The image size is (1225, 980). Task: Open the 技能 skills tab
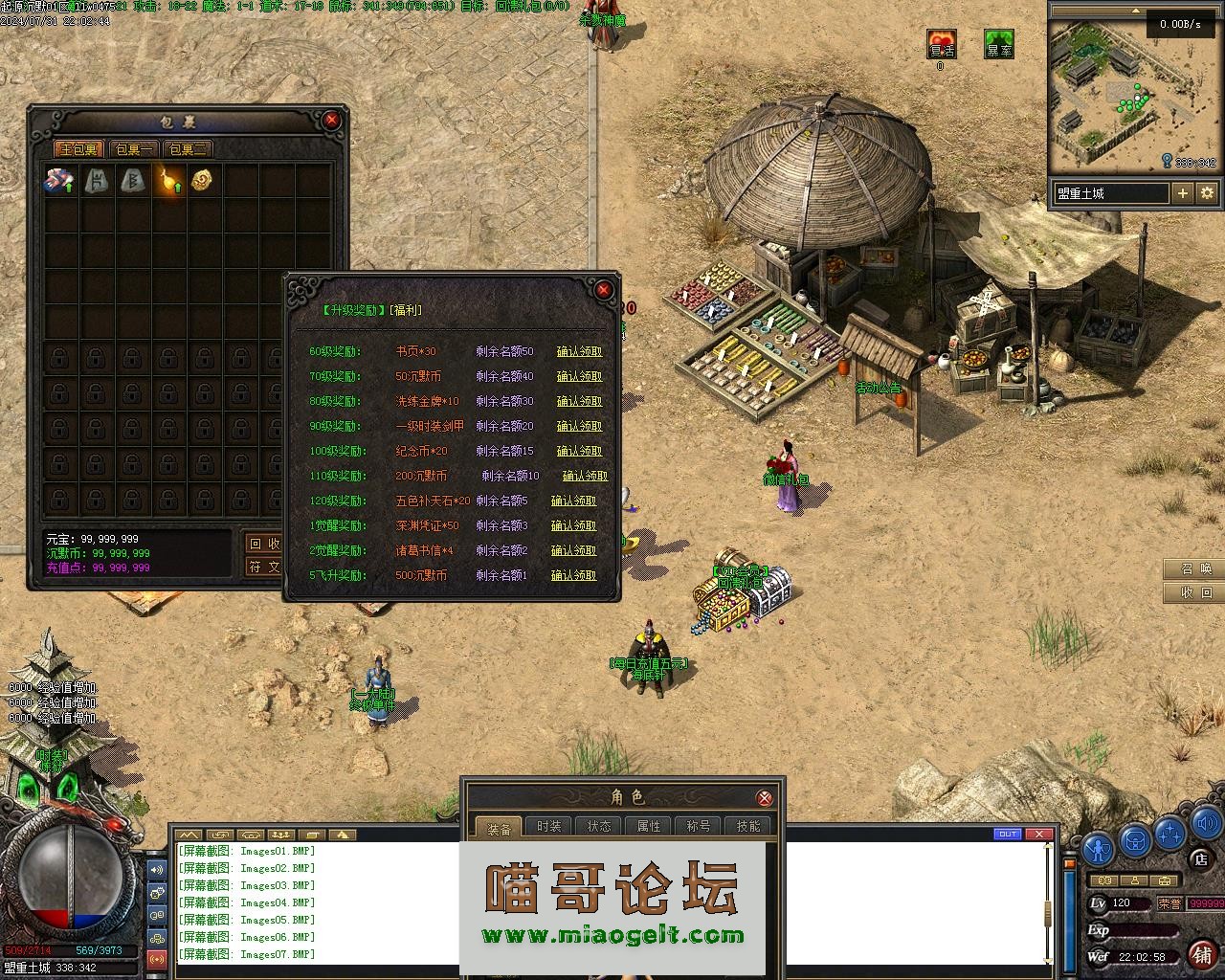[748, 827]
